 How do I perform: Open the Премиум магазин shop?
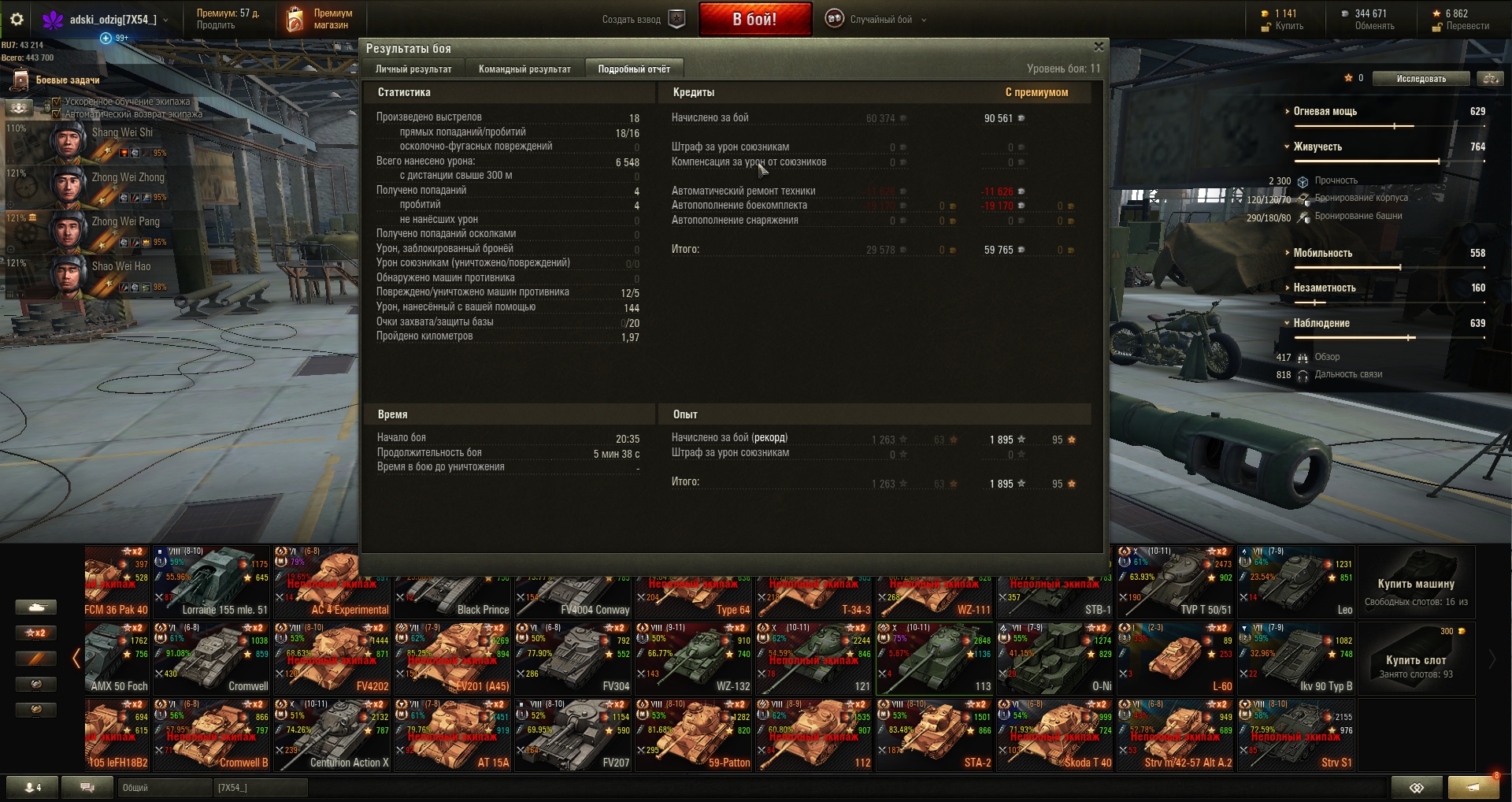[x=320, y=20]
